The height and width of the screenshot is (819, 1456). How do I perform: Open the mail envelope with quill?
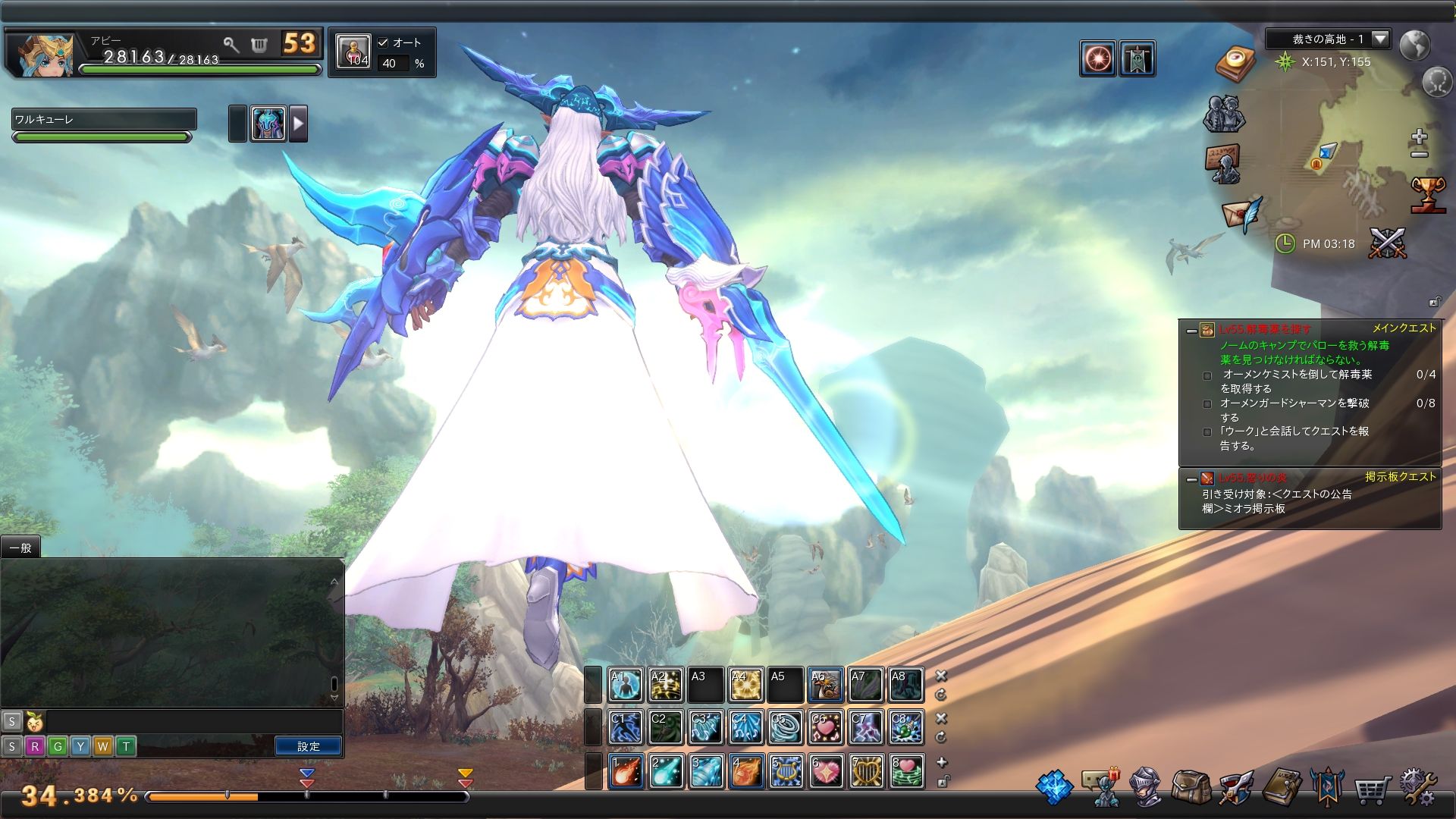click(1242, 213)
